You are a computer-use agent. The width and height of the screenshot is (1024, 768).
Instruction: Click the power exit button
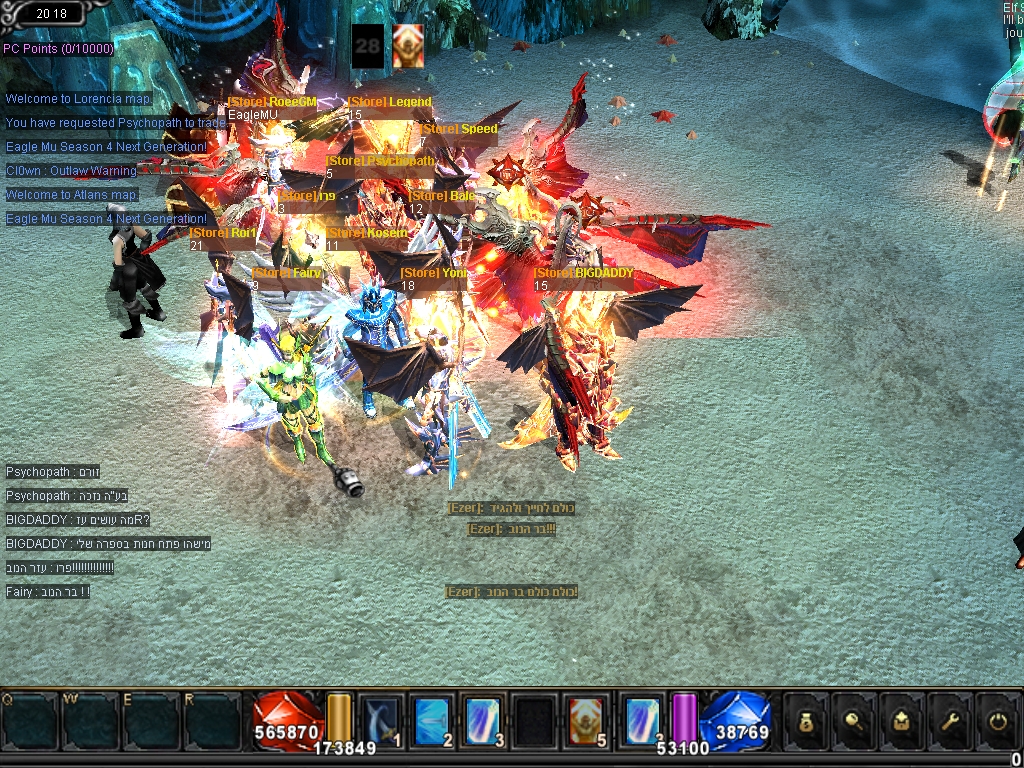click(997, 720)
